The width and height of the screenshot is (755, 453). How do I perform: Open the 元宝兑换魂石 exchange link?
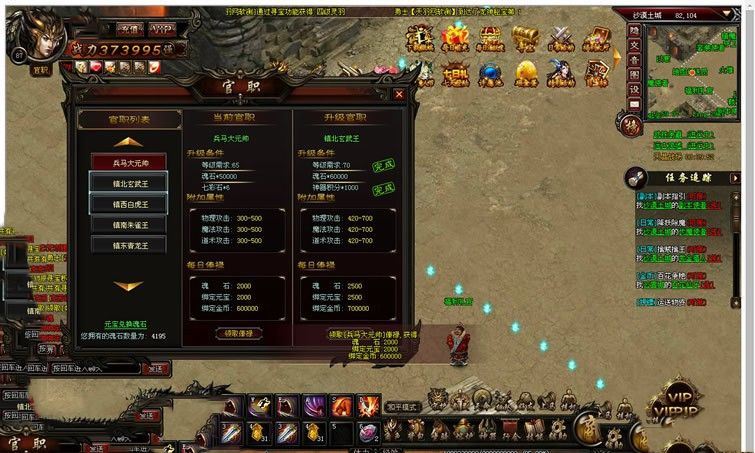(127, 324)
